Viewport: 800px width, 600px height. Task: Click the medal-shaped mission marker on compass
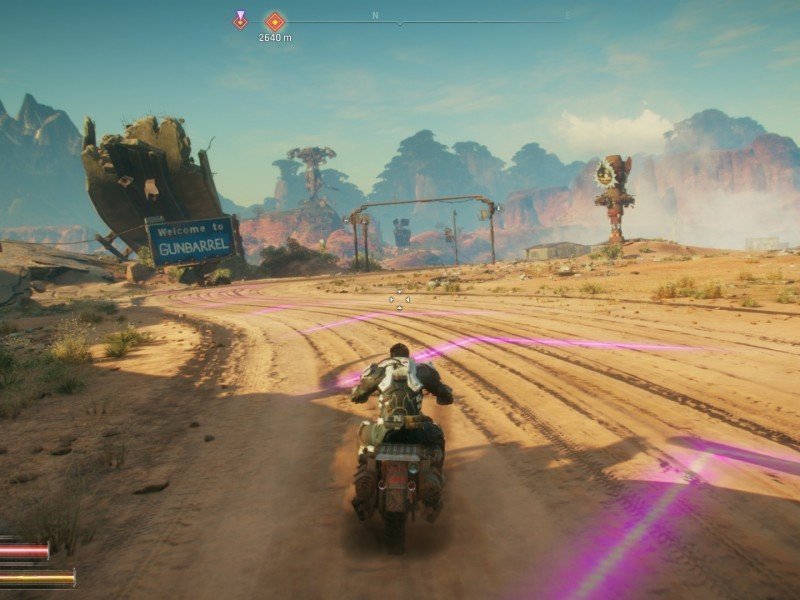240,19
